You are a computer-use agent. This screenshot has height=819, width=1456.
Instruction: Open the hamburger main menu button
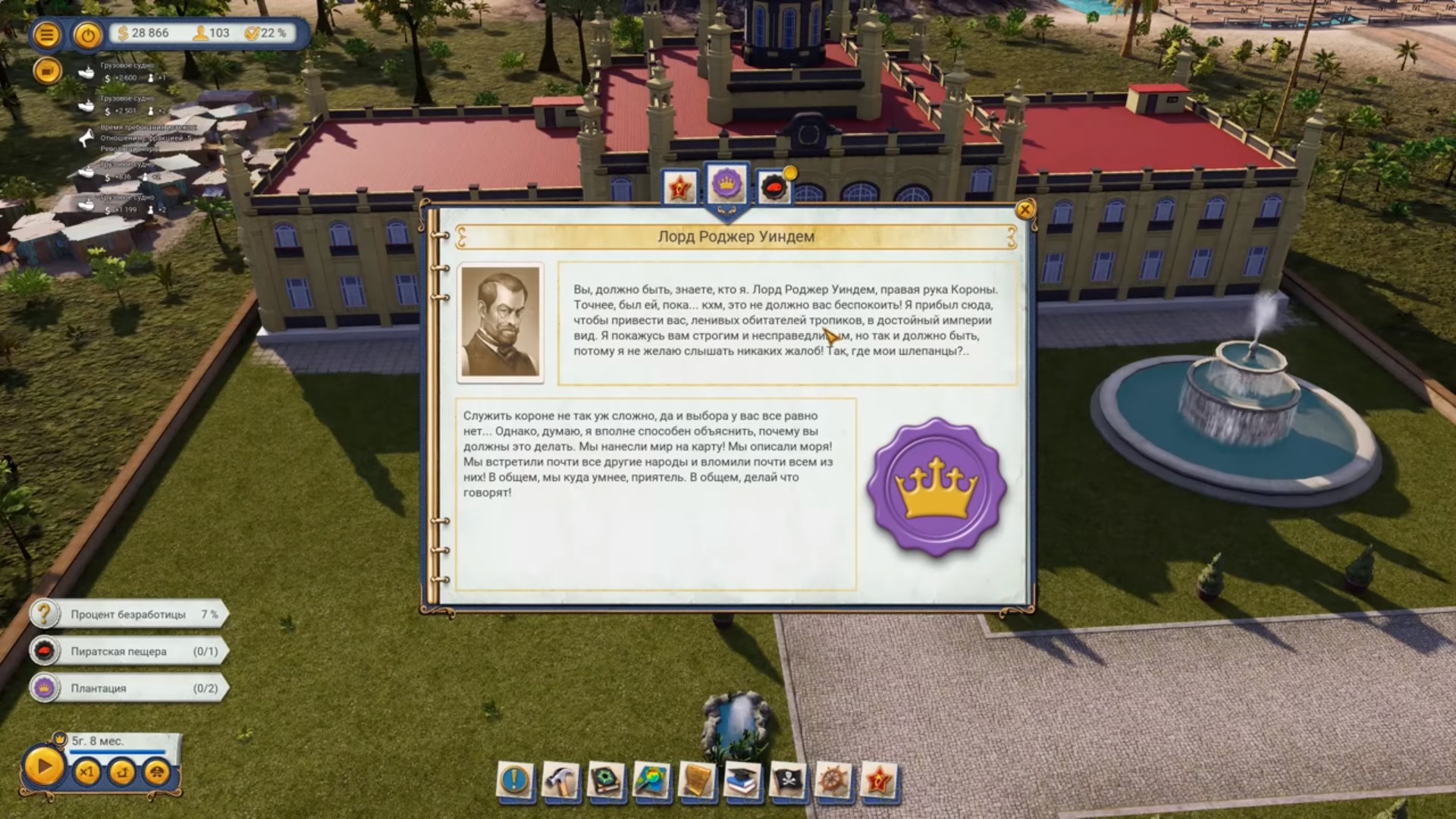[47, 35]
